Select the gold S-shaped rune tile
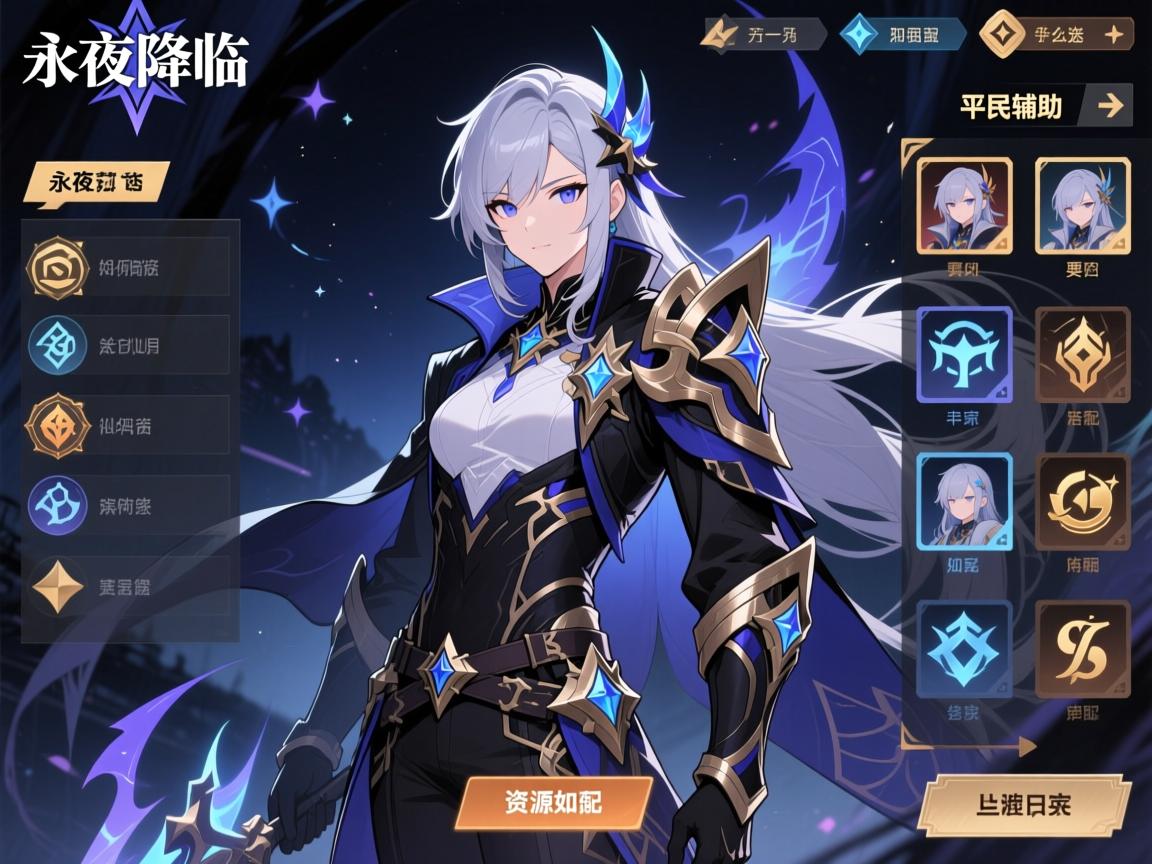1152x864 pixels. click(x=1082, y=649)
